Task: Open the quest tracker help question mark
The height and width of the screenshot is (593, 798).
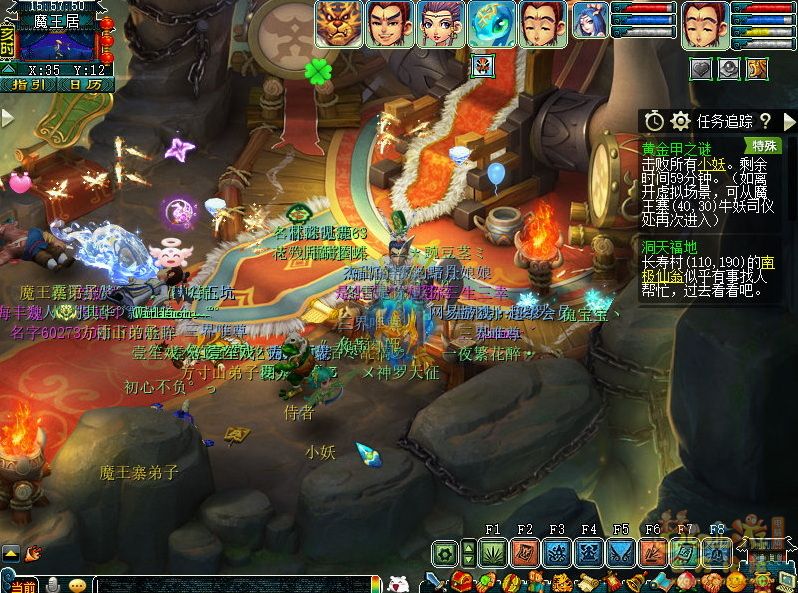Action: coord(765,121)
